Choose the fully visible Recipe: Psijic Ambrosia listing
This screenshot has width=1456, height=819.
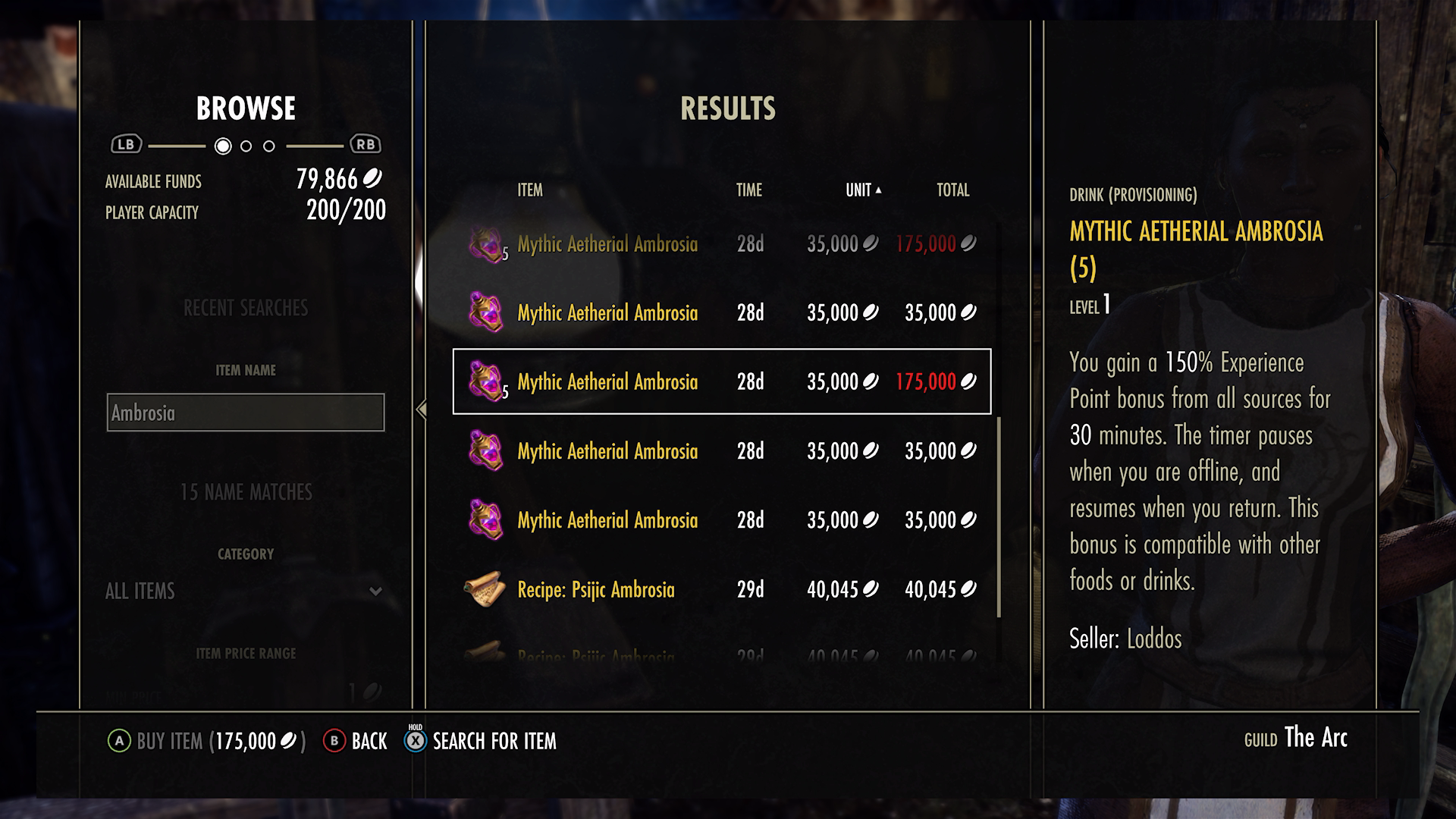point(721,589)
